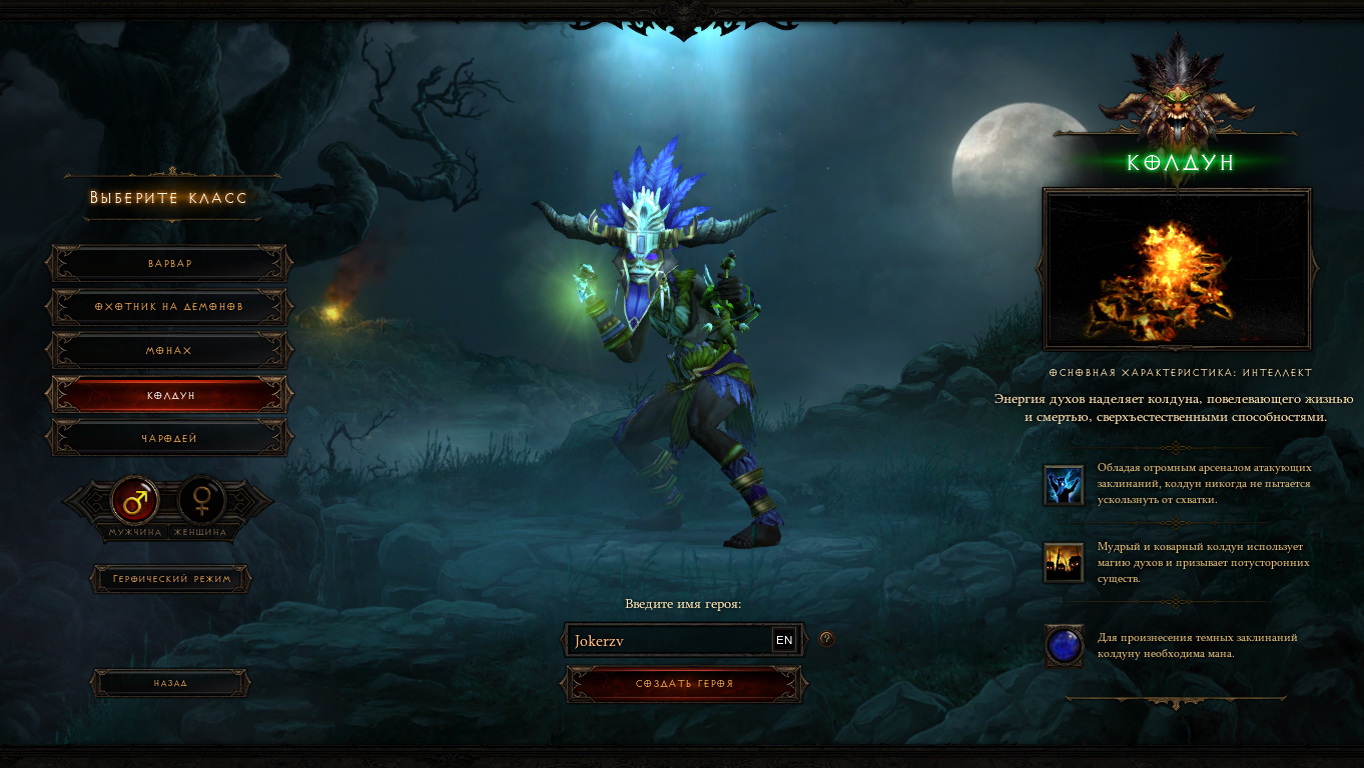1364x768 pixels.
Task: Click the spirit summoning skill icon
Action: pyautogui.click(x=1062, y=563)
